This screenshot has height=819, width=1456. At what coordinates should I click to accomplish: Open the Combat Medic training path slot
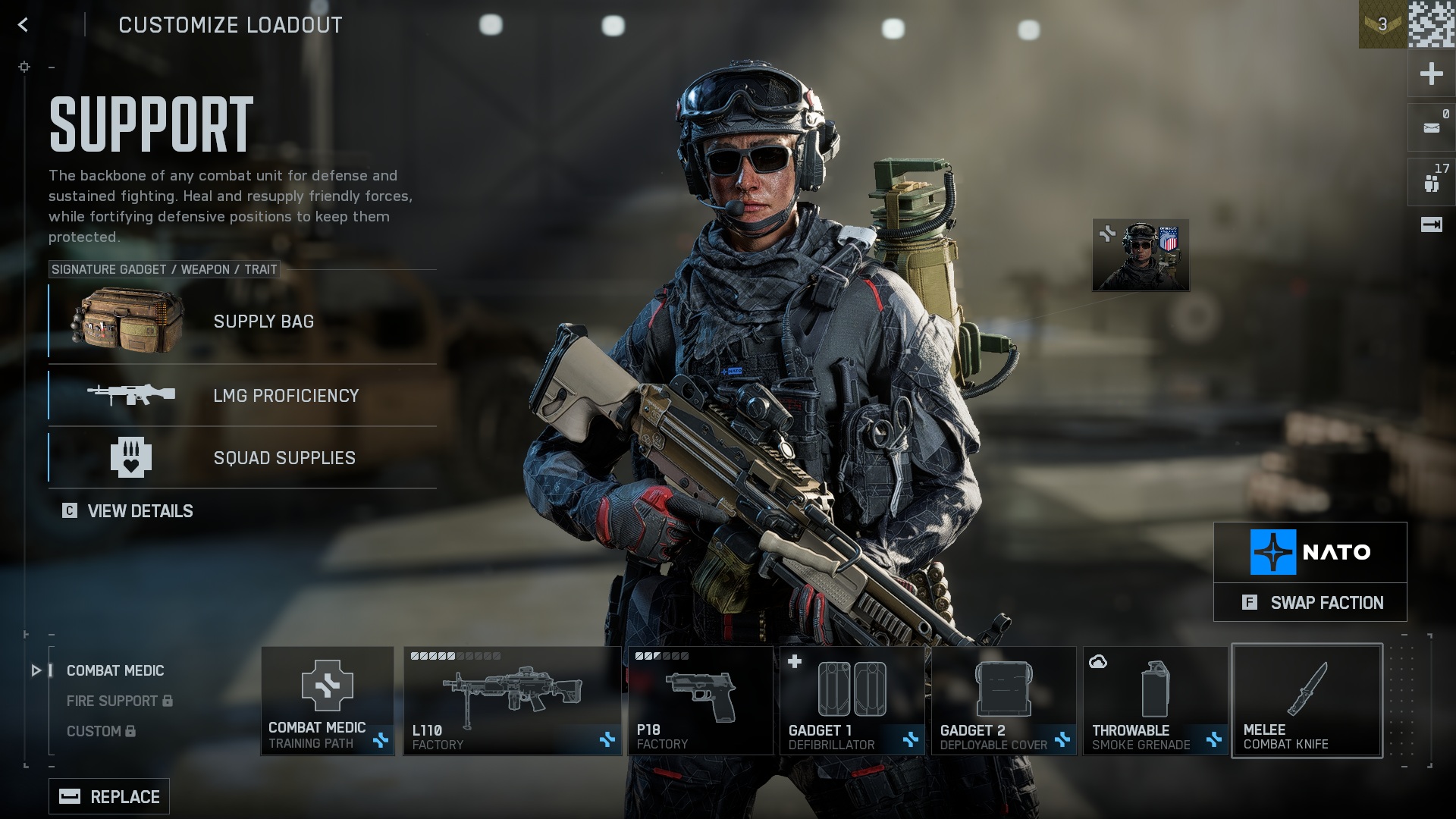point(328,700)
